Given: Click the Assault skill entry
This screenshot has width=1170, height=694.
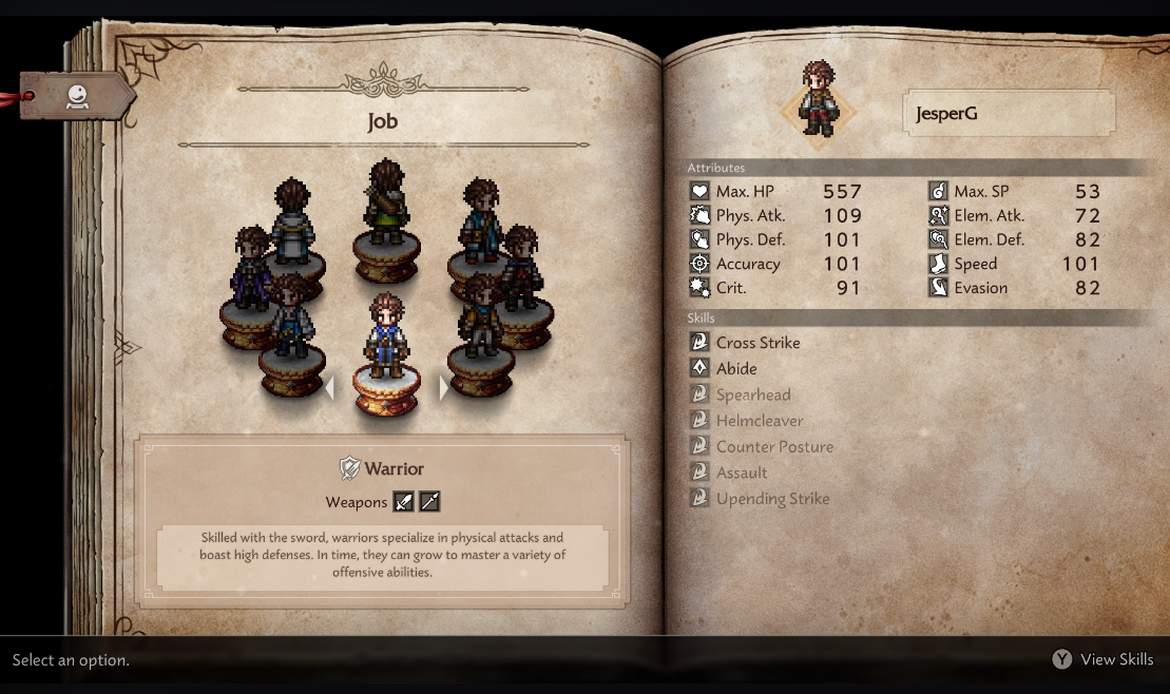Looking at the screenshot, I should pyautogui.click(x=741, y=473).
